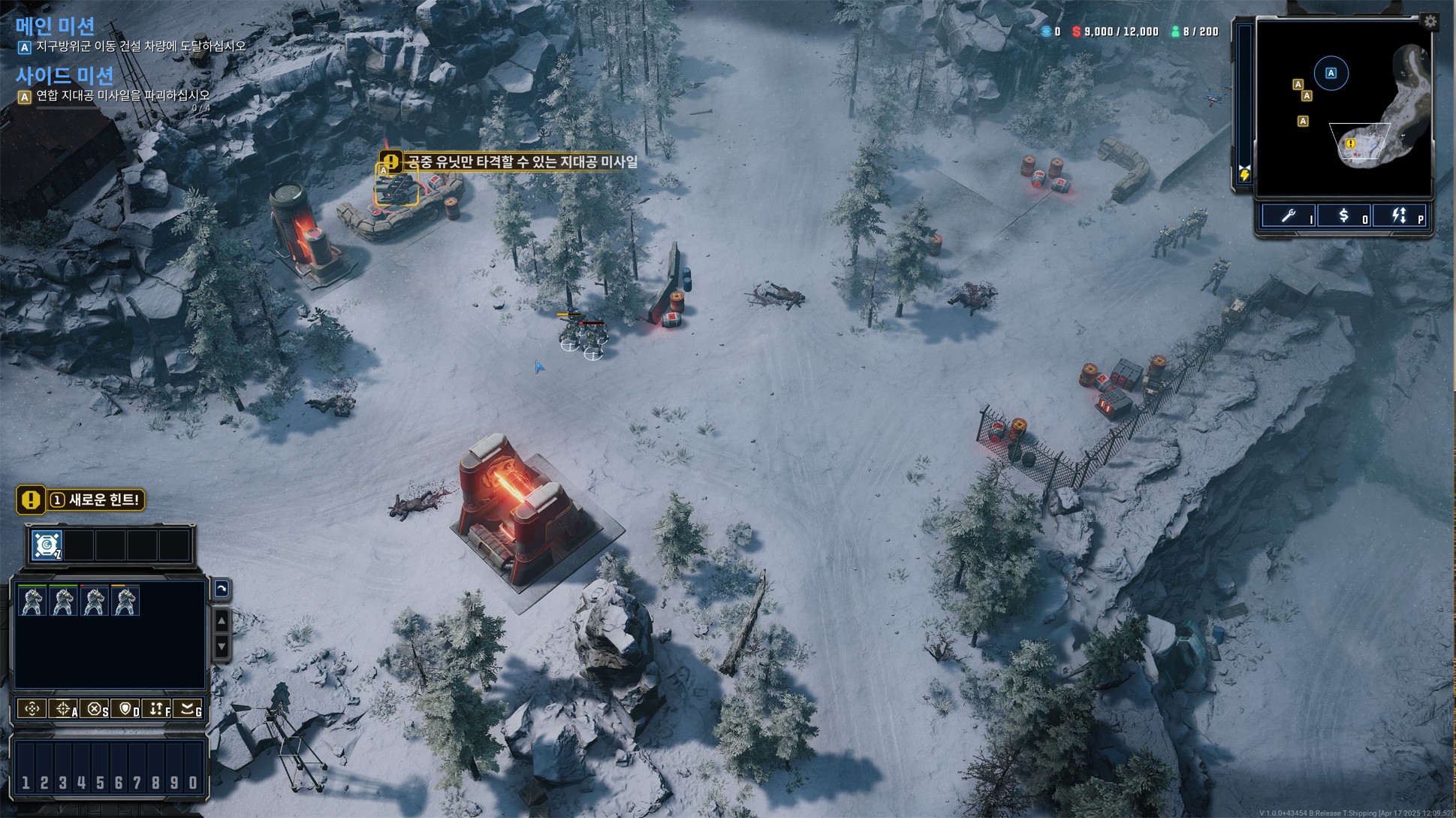
Task: Select the side mission objective about missiles
Action: 123,96
